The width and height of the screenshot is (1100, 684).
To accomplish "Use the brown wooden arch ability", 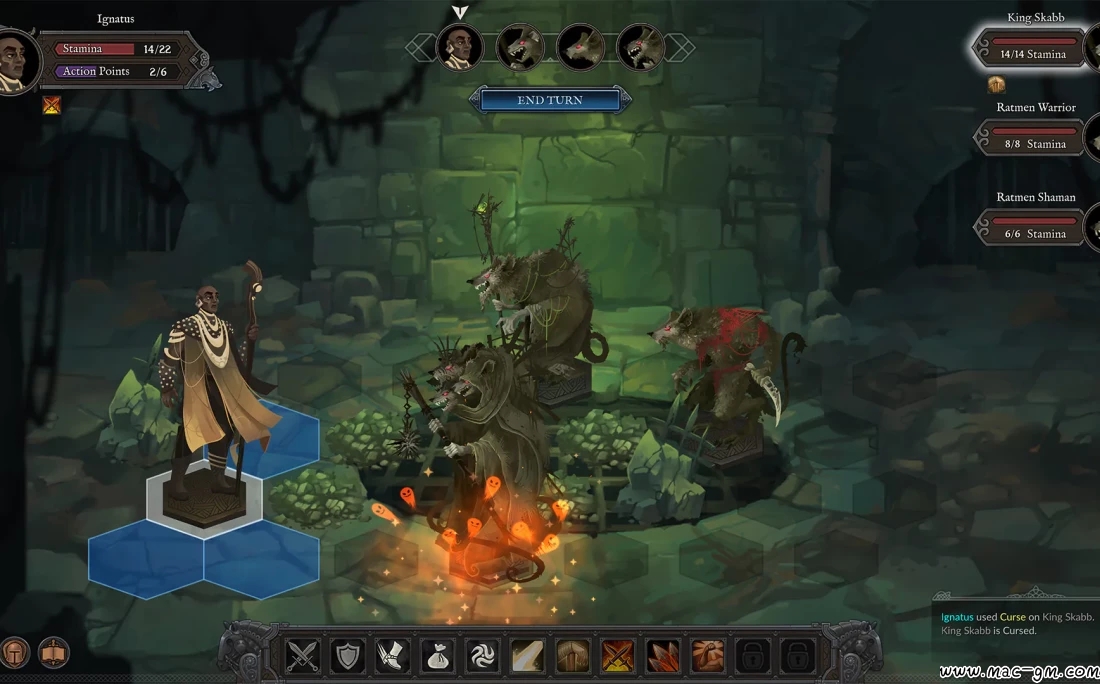I will (573, 656).
